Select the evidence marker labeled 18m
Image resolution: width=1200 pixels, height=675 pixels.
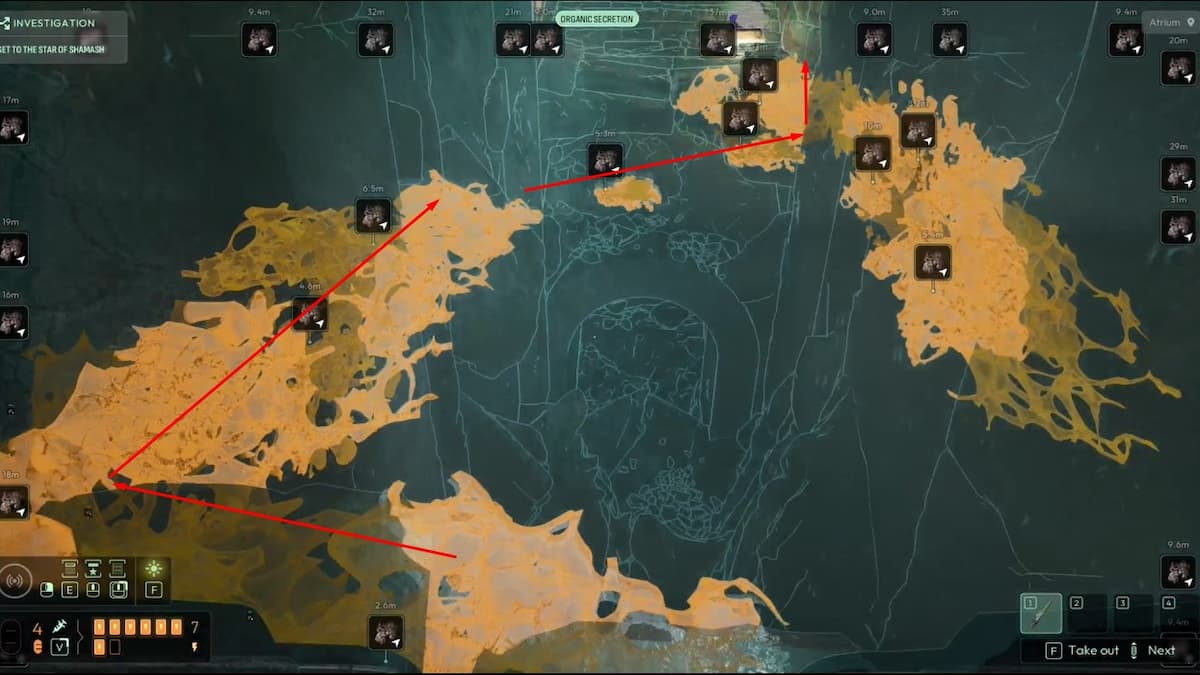click(x=13, y=502)
